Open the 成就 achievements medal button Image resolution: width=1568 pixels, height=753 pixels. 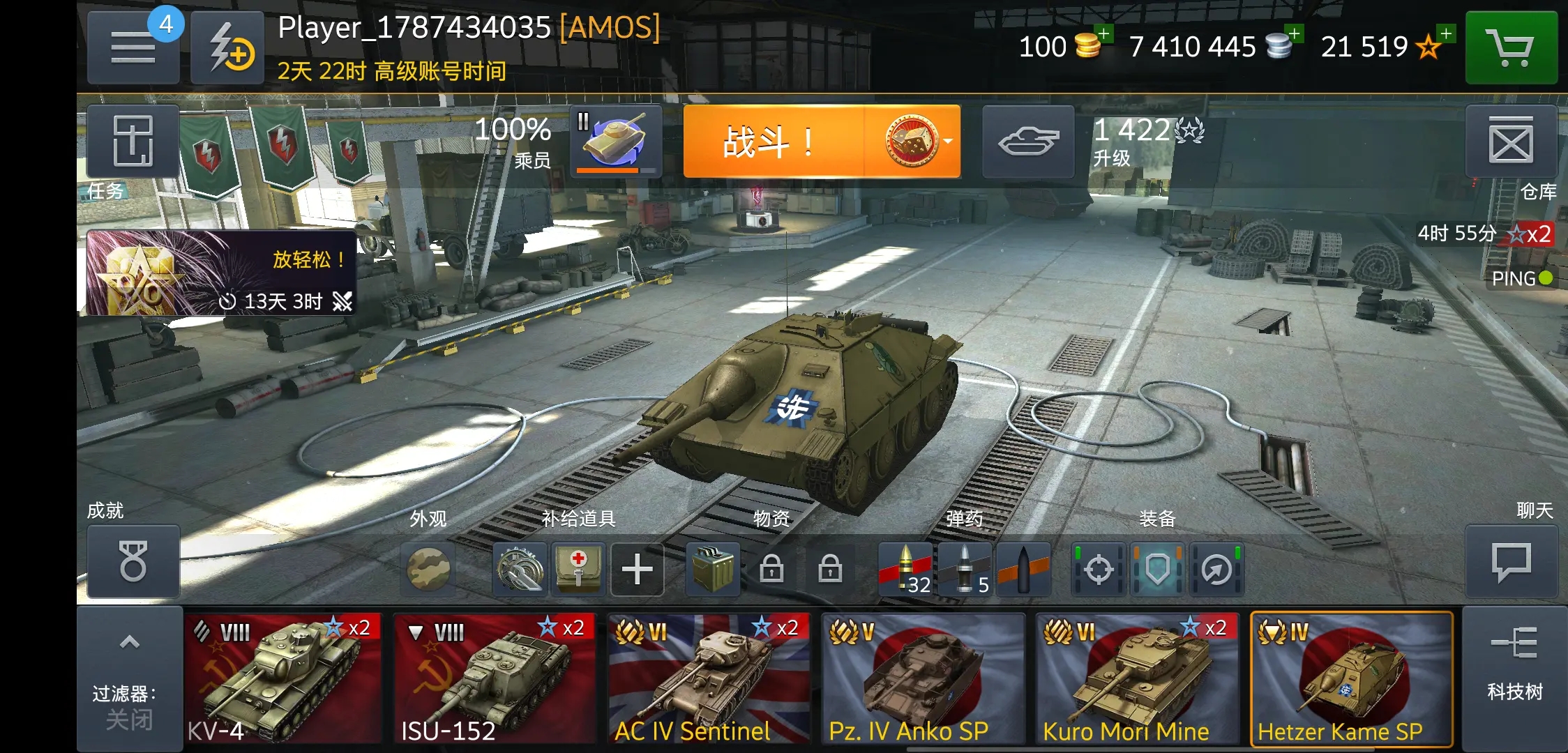133,561
